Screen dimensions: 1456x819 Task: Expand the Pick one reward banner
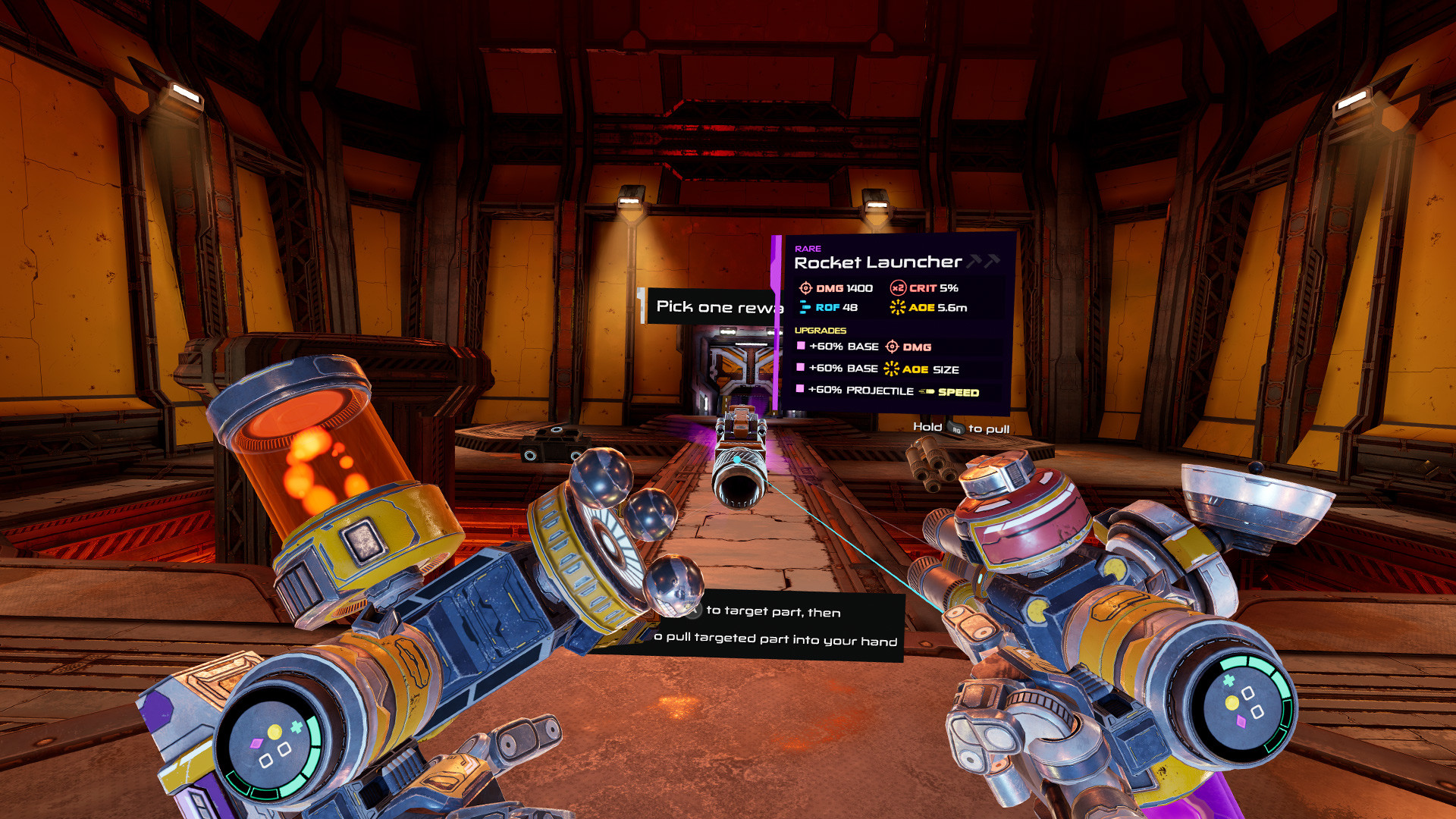coord(717,306)
